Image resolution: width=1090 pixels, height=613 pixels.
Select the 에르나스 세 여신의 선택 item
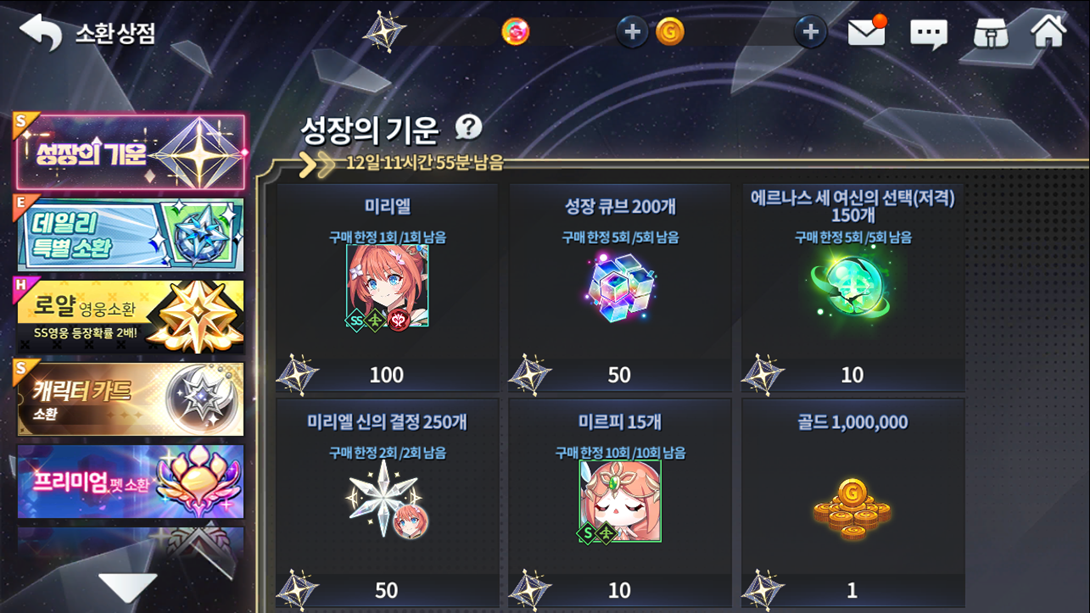(x=853, y=288)
